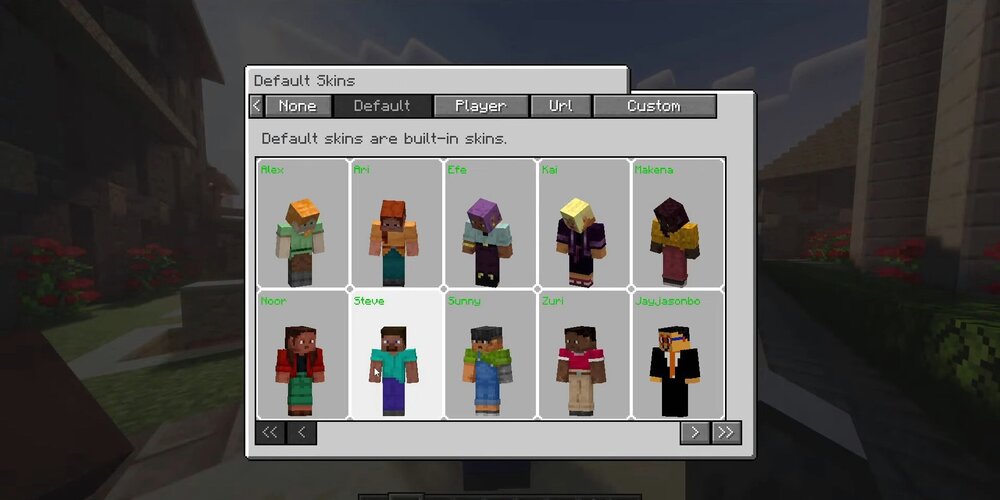
Task: Choose the Kai skin tile
Action: pos(584,223)
